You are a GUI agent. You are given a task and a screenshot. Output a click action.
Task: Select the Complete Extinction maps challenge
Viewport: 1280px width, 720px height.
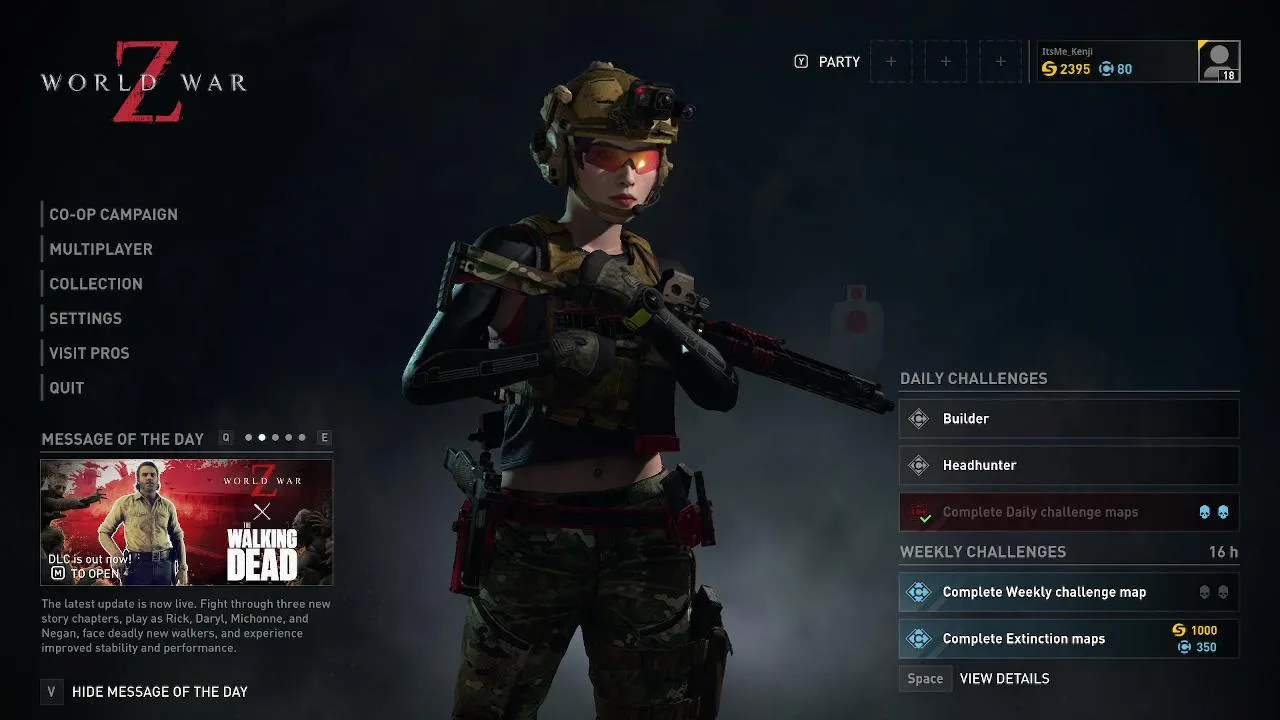(1068, 639)
